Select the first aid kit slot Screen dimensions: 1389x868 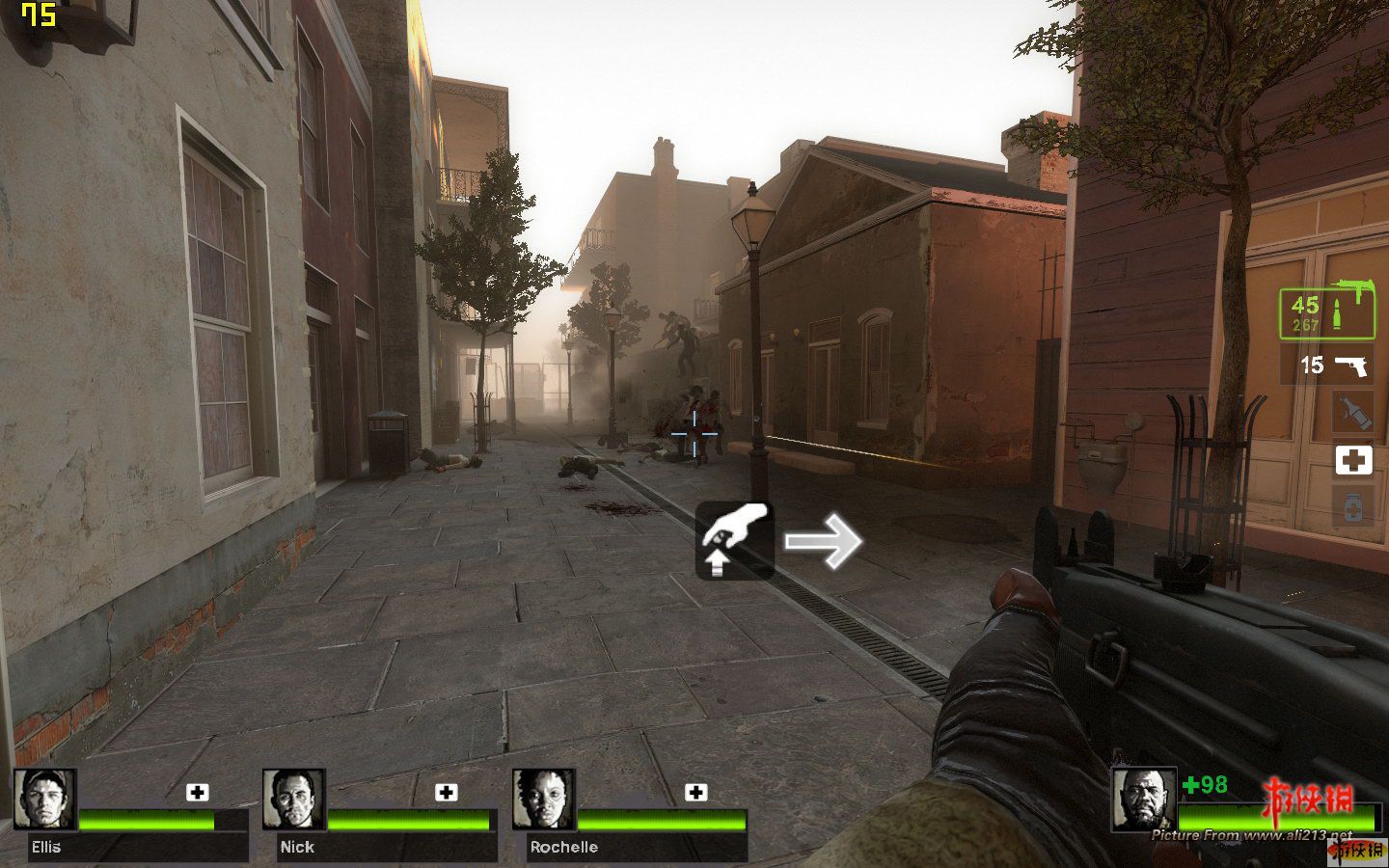(x=1352, y=460)
